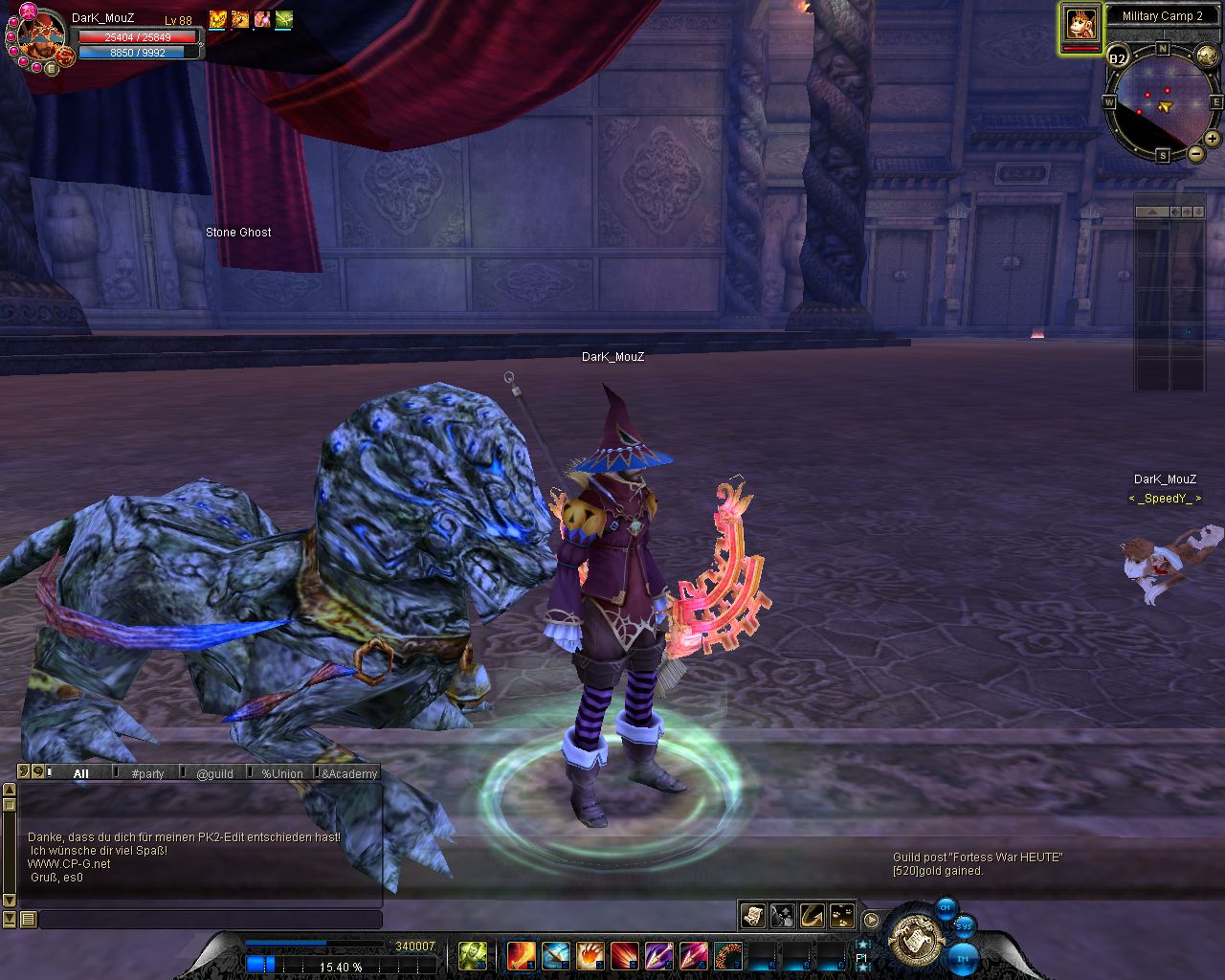
Task: Activate the green character buff skill
Action: (x=473, y=954)
